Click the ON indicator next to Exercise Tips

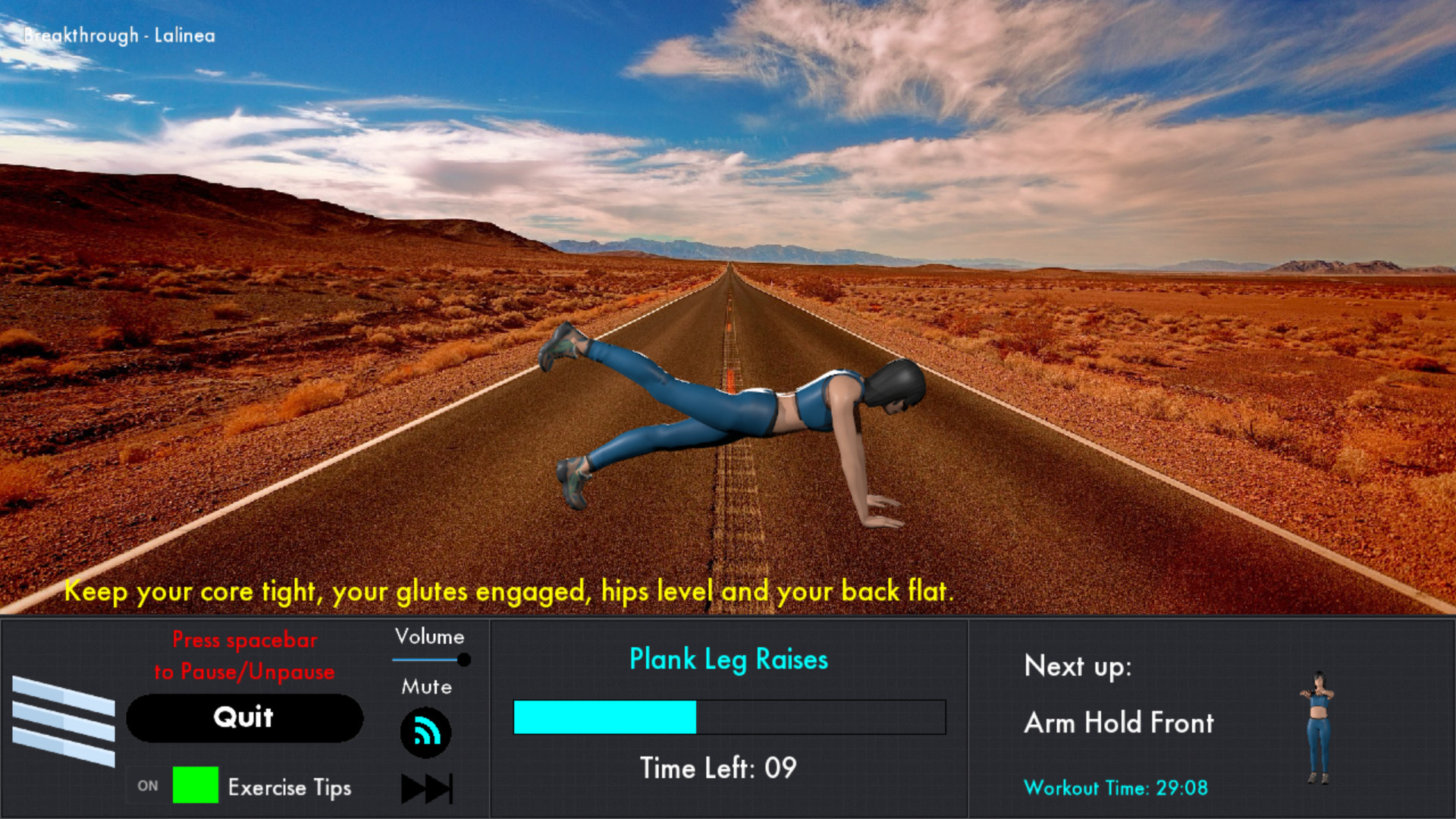click(x=148, y=786)
